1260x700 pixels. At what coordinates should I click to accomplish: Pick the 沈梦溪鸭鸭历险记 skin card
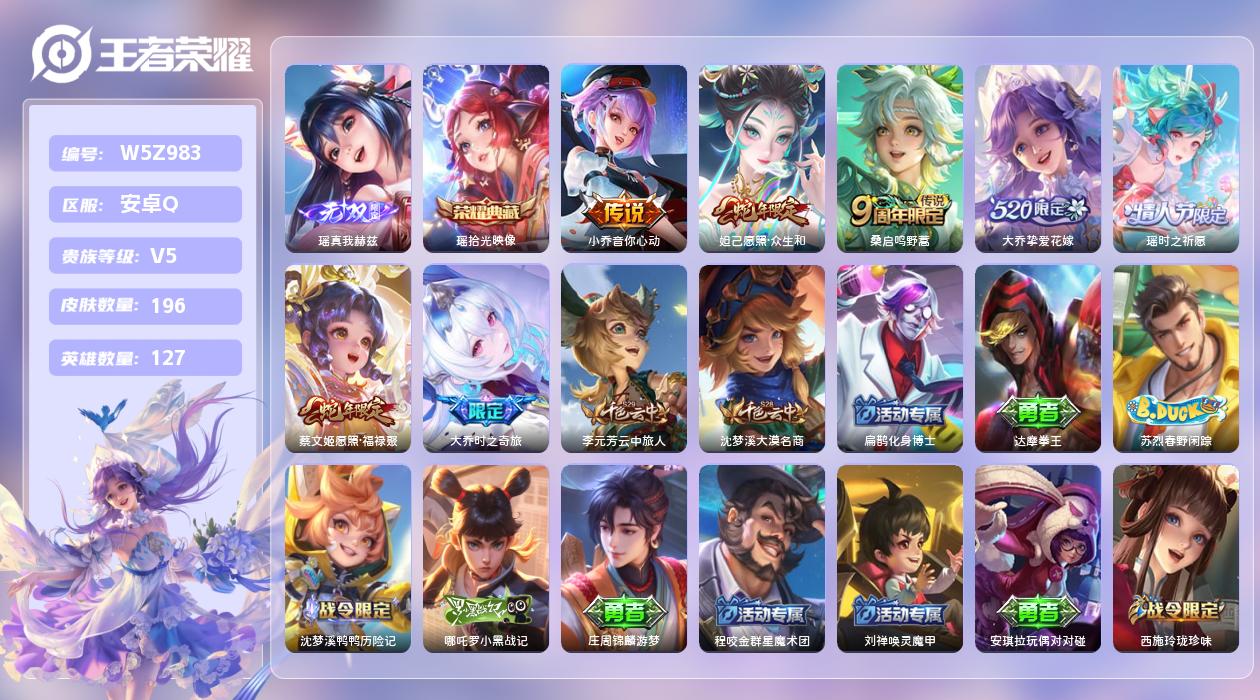pos(347,558)
